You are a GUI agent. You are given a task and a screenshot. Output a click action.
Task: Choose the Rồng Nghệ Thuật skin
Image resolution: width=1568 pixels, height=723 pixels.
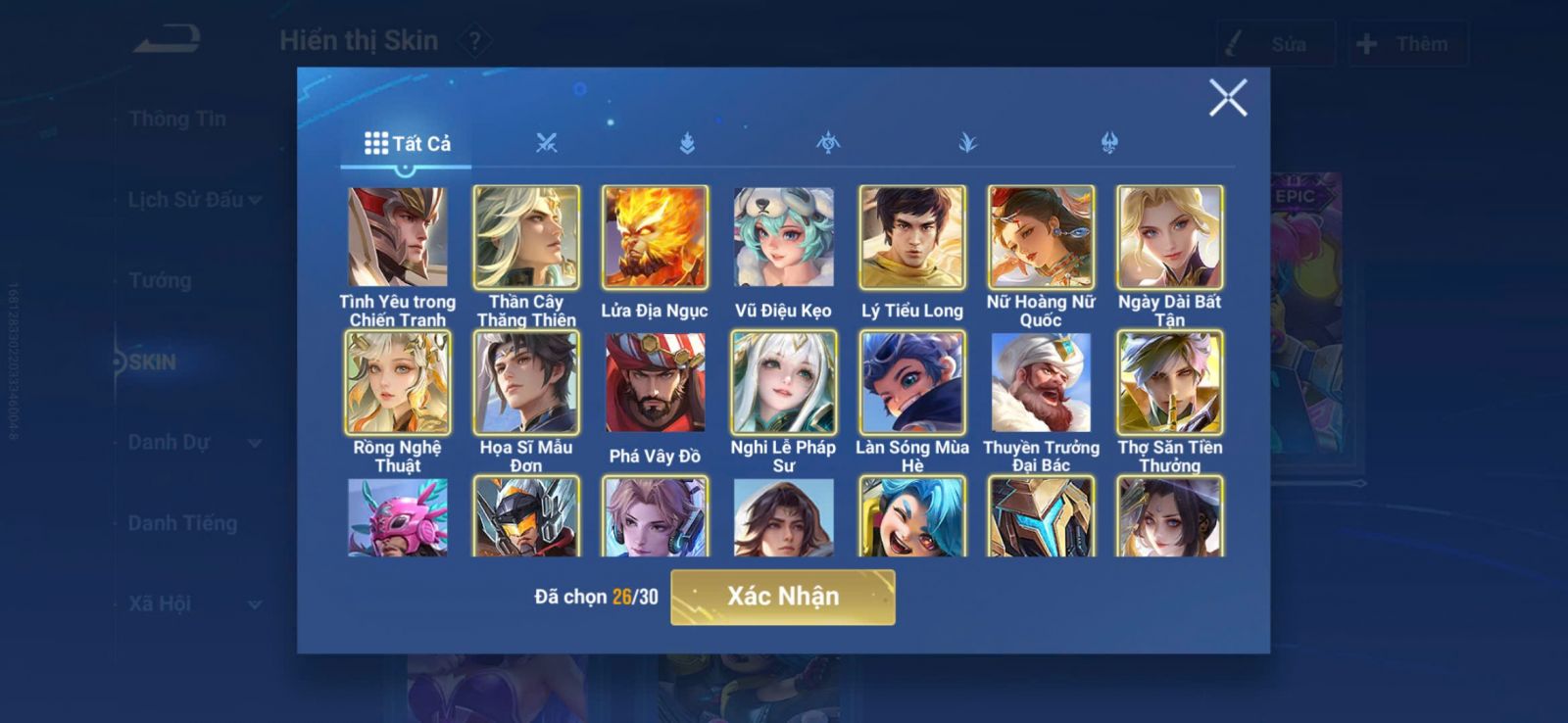(398, 382)
